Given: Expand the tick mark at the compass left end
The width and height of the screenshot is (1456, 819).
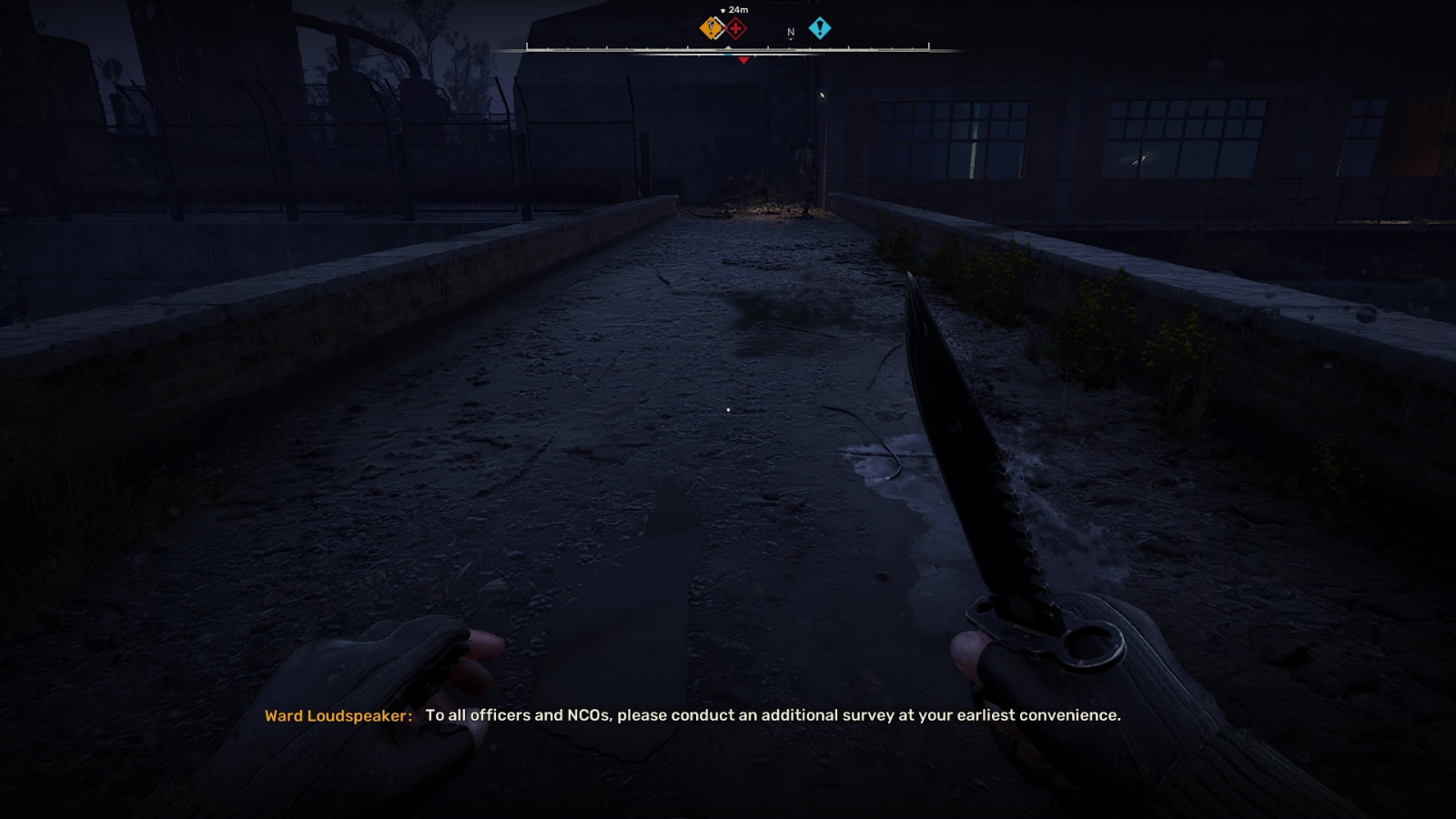Looking at the screenshot, I should pos(527,44).
